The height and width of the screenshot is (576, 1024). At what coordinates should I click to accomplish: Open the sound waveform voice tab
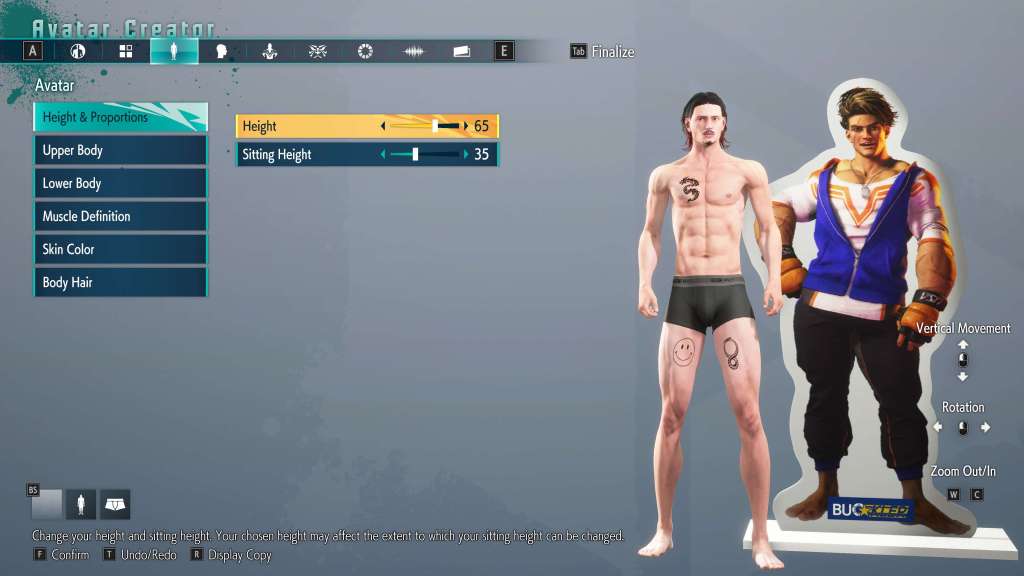click(x=413, y=51)
